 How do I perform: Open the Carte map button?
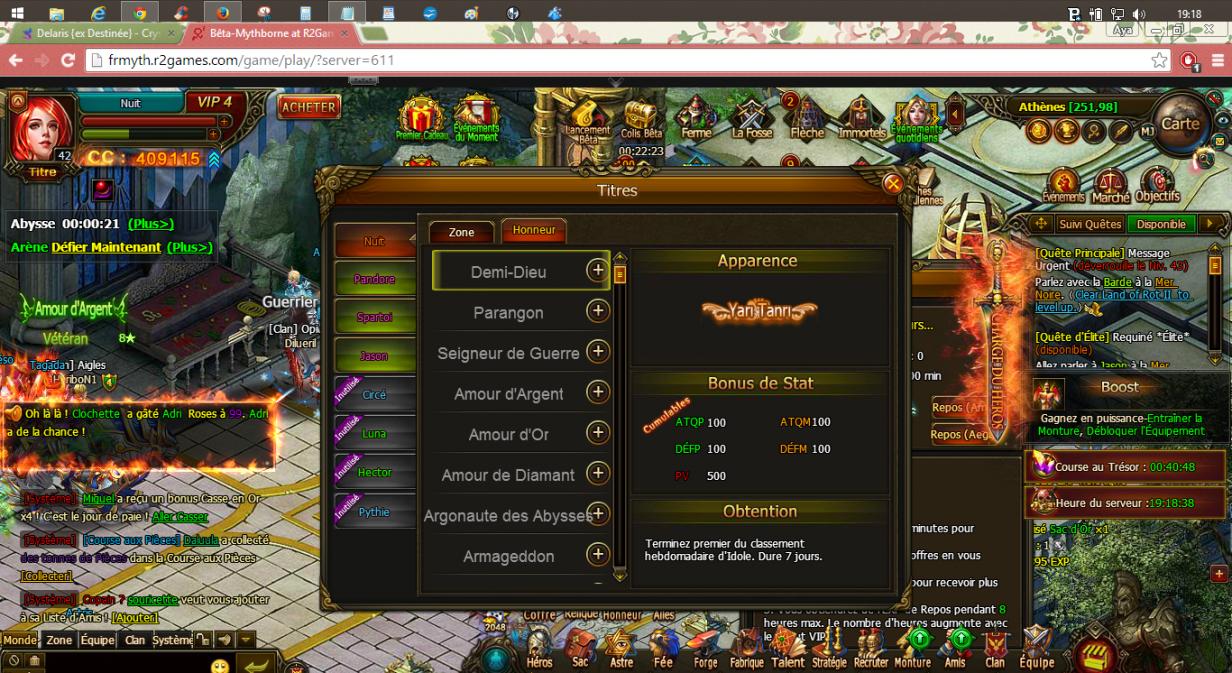pos(1180,124)
